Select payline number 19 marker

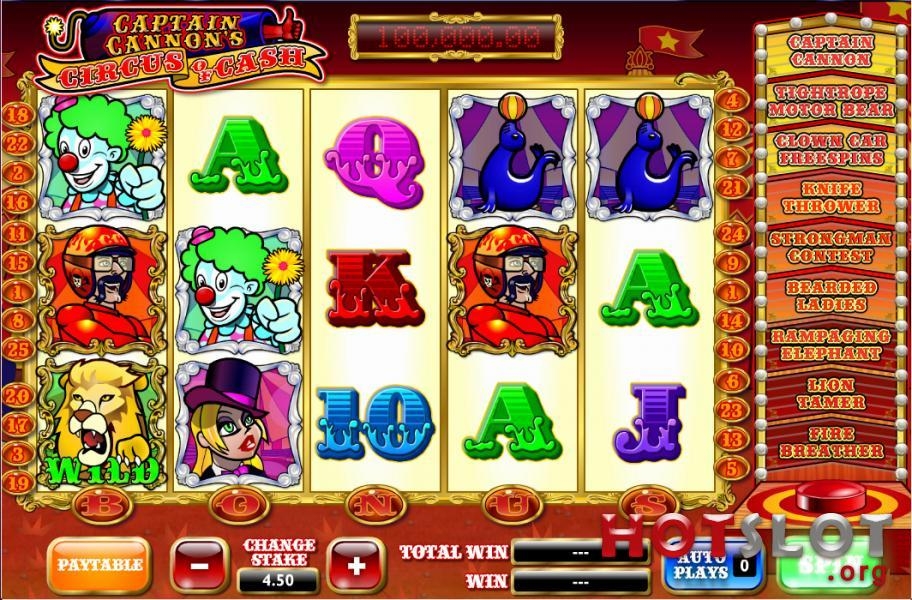(x=17, y=483)
